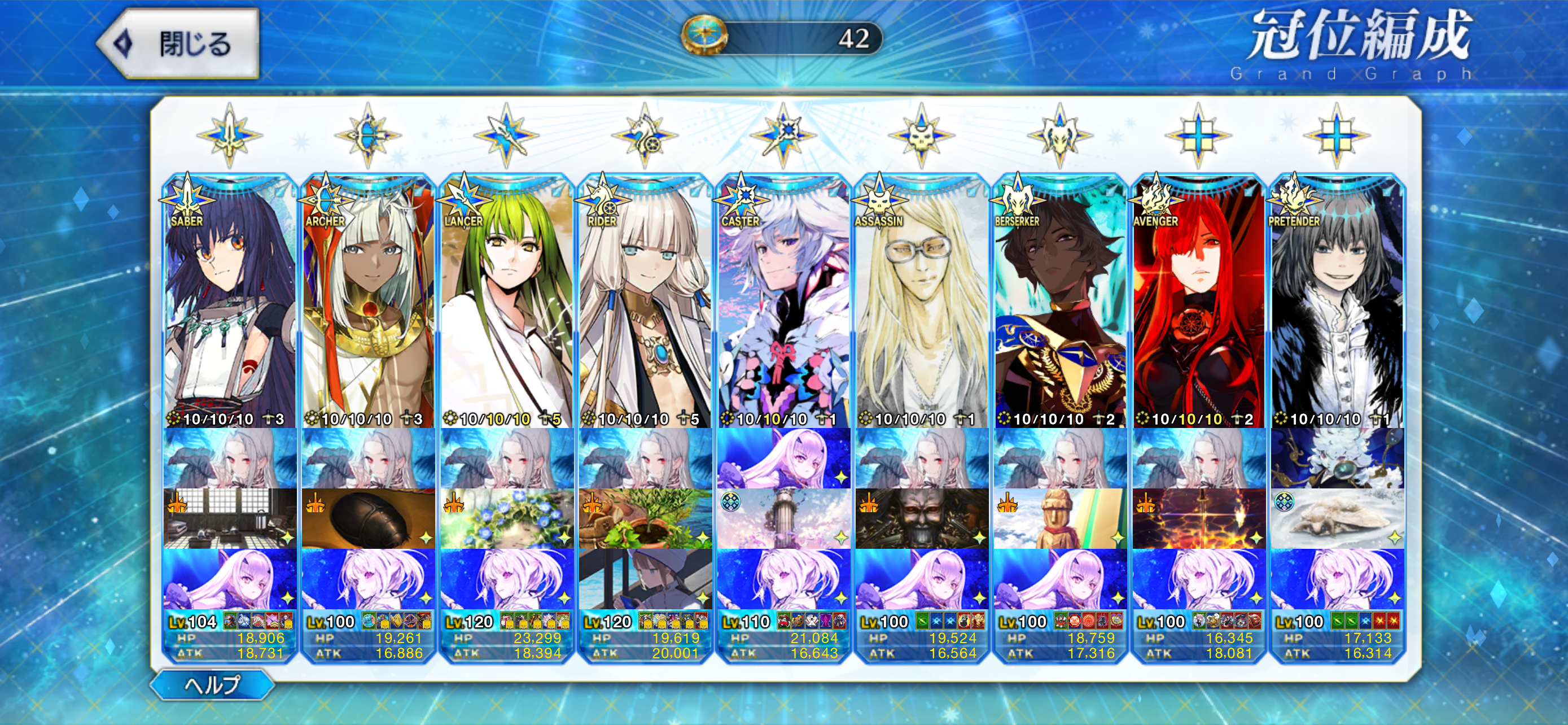Select the flaming sword craft essence slot
Screen dimensions: 1568x725
pos(1198,519)
